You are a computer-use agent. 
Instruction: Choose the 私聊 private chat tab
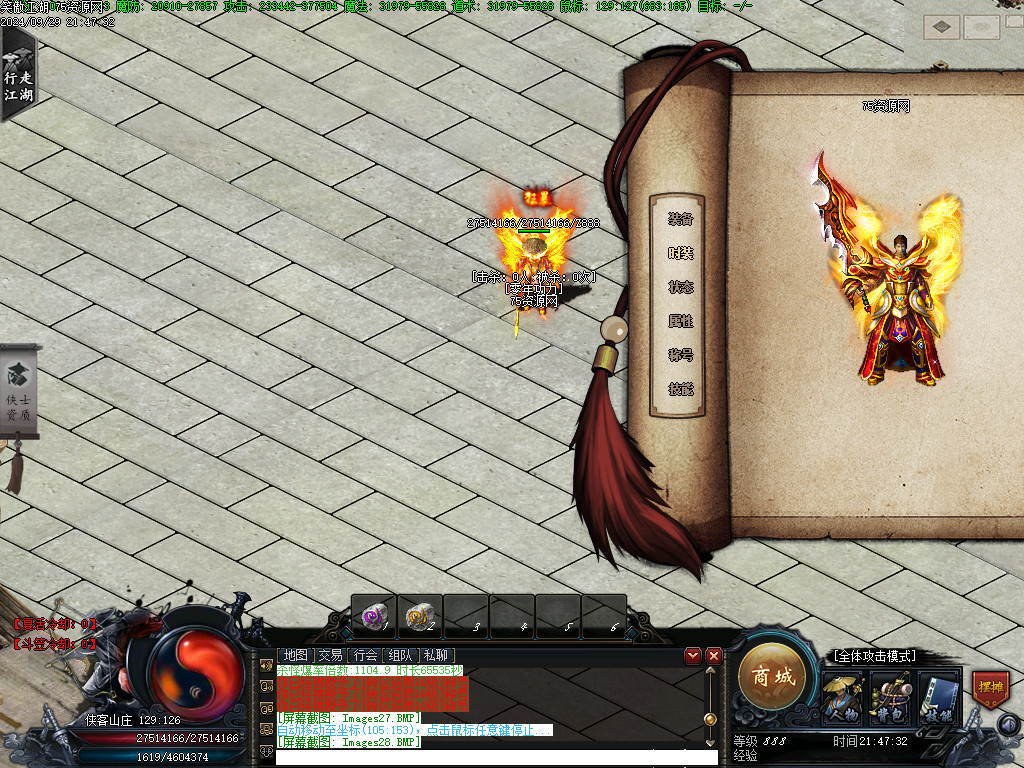tap(435, 655)
